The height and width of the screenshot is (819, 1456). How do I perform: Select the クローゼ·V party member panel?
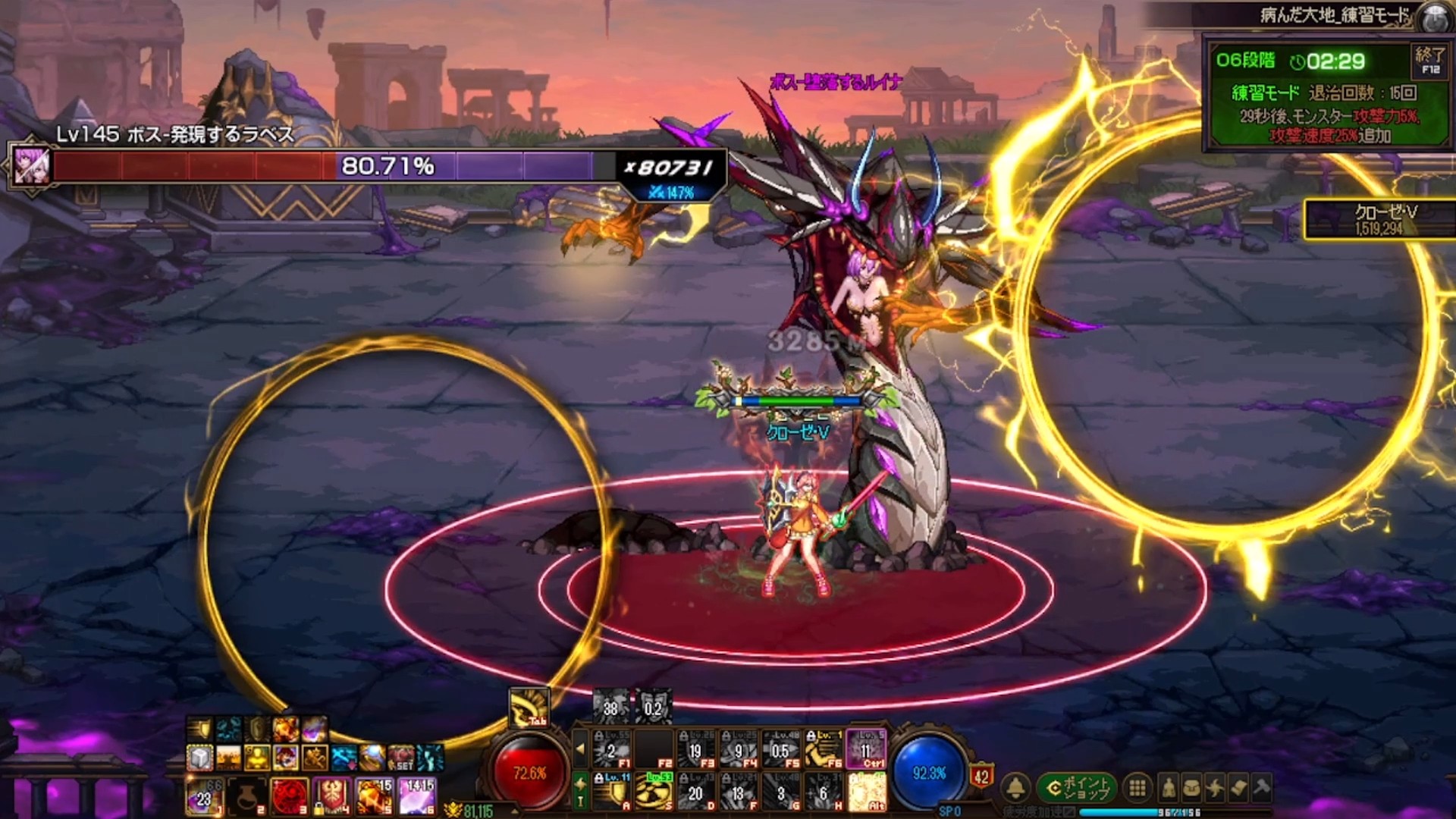point(1380,219)
